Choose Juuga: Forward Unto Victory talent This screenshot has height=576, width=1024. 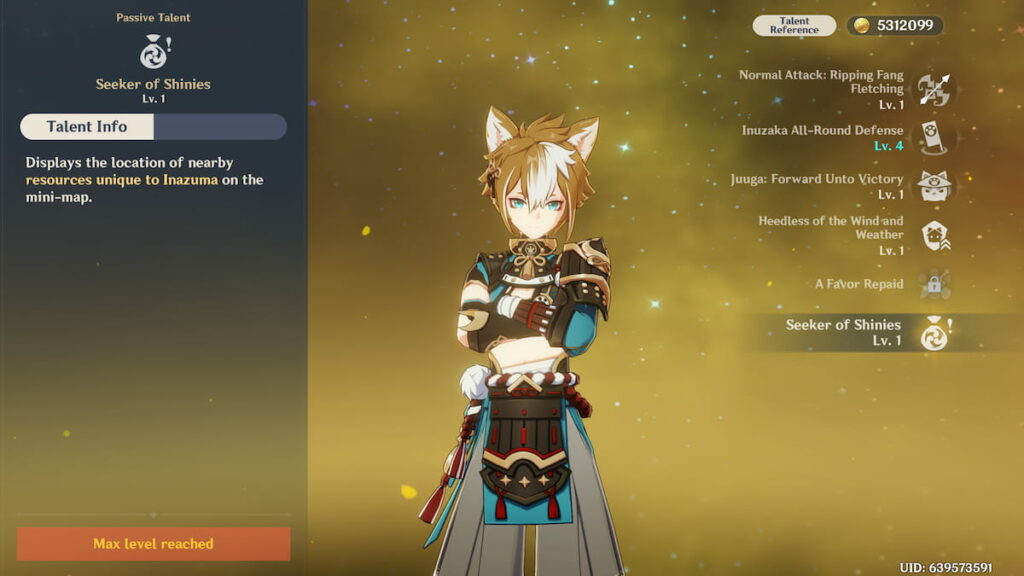tap(935, 186)
